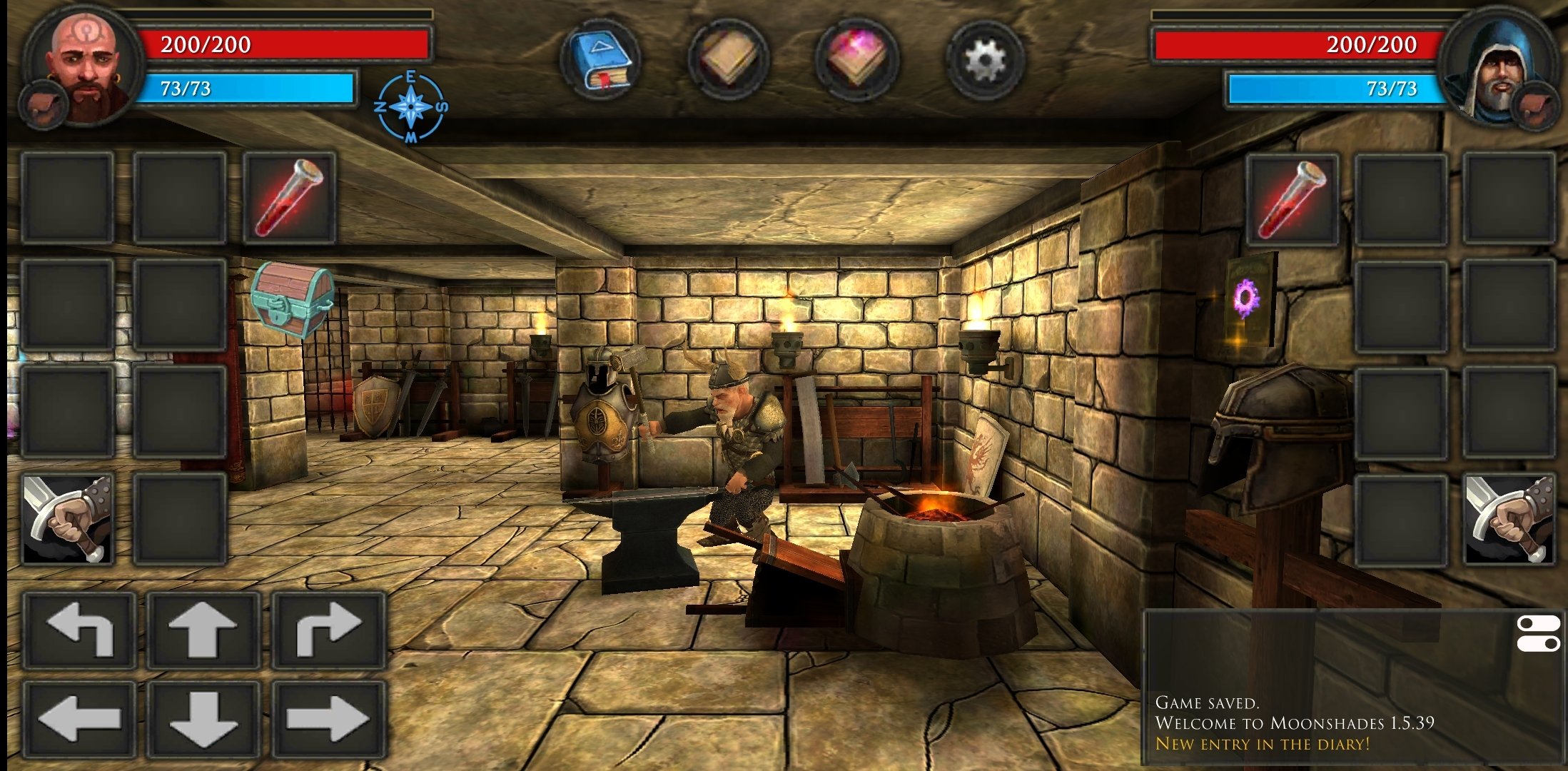Open the gear settings menu
Image resolution: width=1568 pixels, height=771 pixels.
(x=985, y=60)
